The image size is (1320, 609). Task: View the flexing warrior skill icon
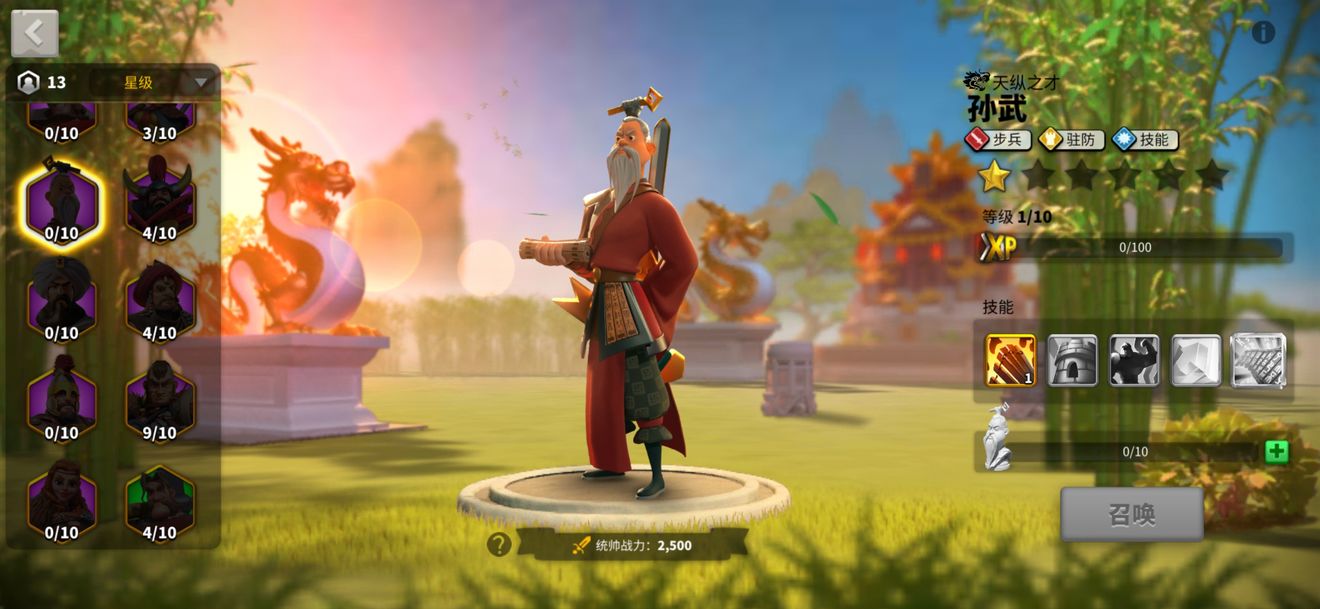[x=1134, y=360]
